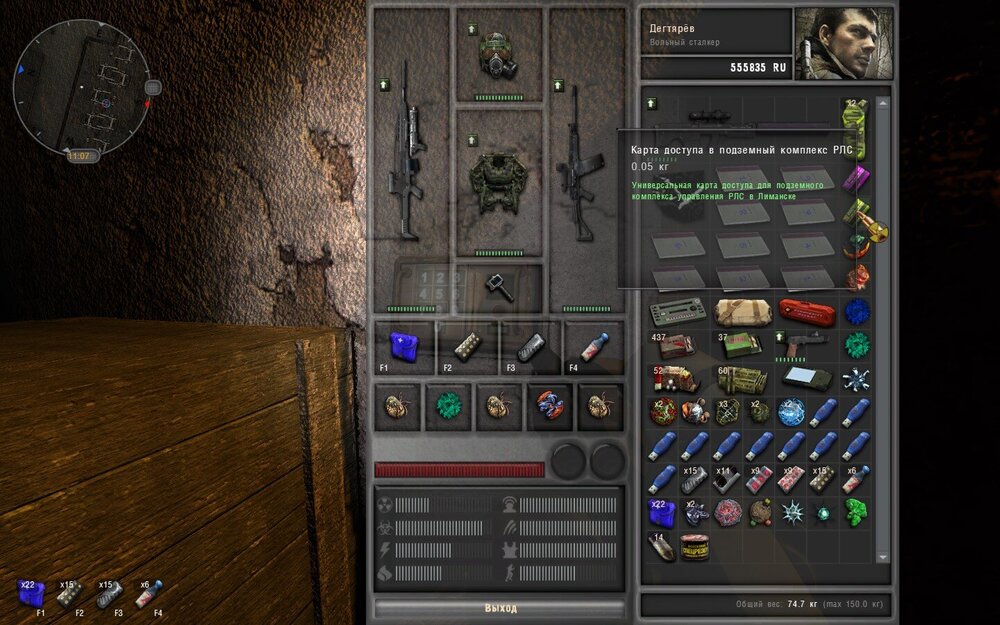Select the 437-round ammo box

click(x=676, y=346)
